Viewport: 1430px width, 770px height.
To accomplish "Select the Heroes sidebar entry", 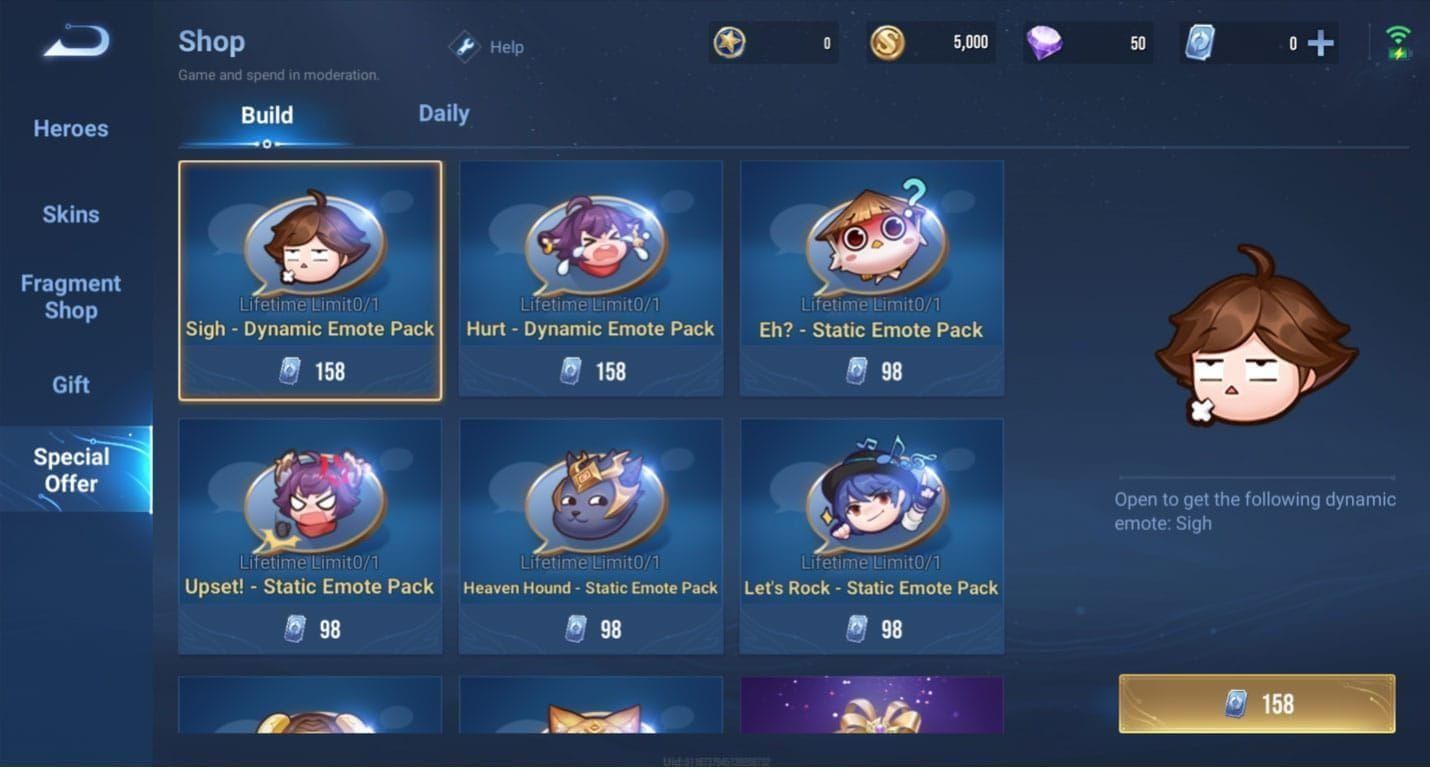I will click(69, 128).
